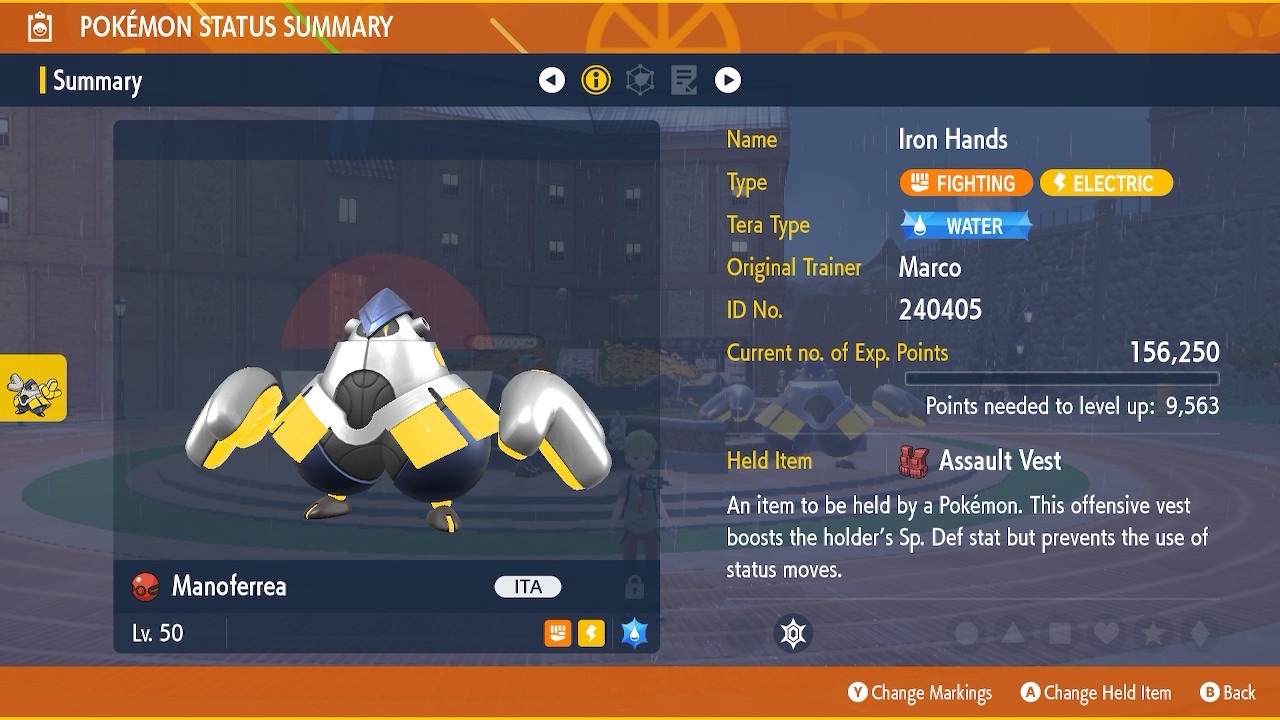Choose Change Held Item
1280x720 pixels.
[x=1095, y=692]
